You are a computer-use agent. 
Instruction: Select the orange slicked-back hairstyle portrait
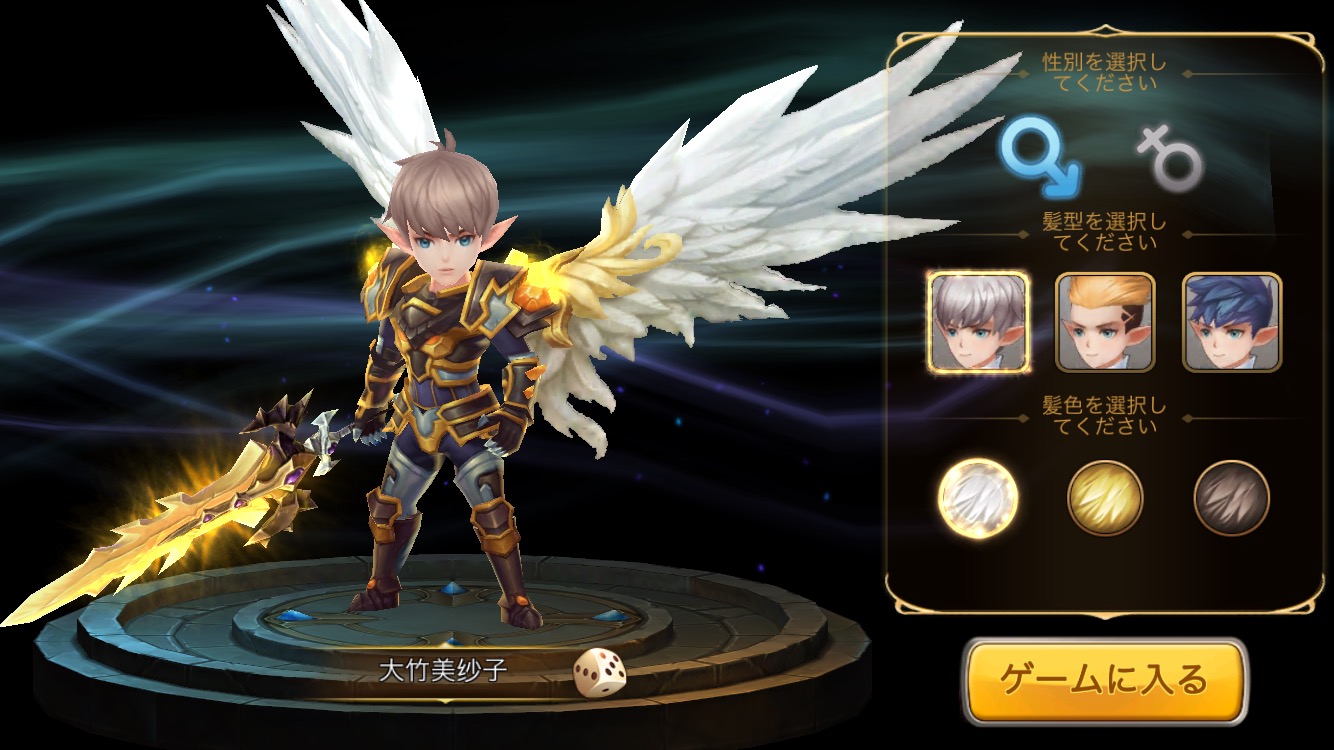[1105, 322]
